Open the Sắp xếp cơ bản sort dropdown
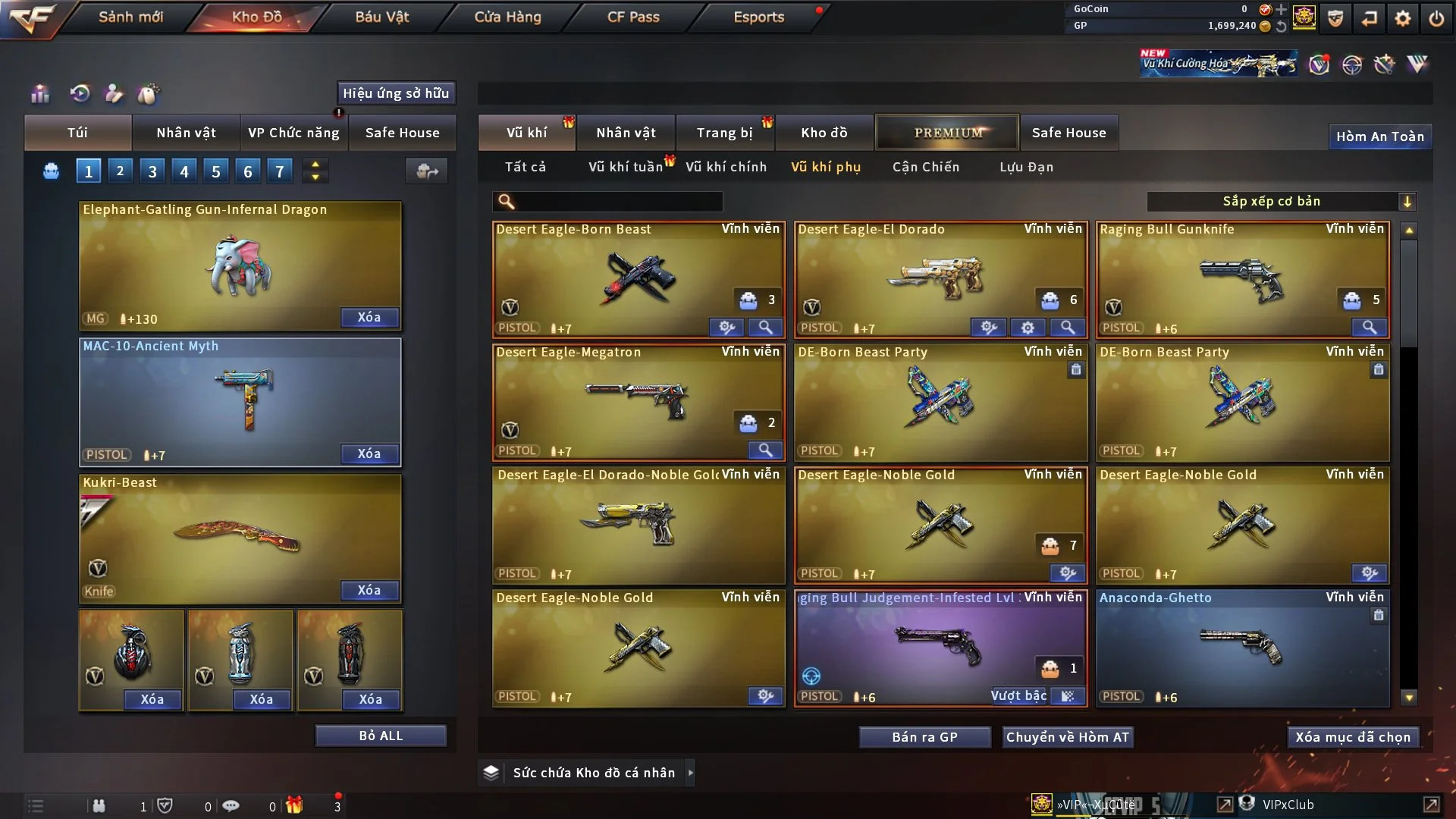This screenshot has width=1456, height=819. [1281, 202]
